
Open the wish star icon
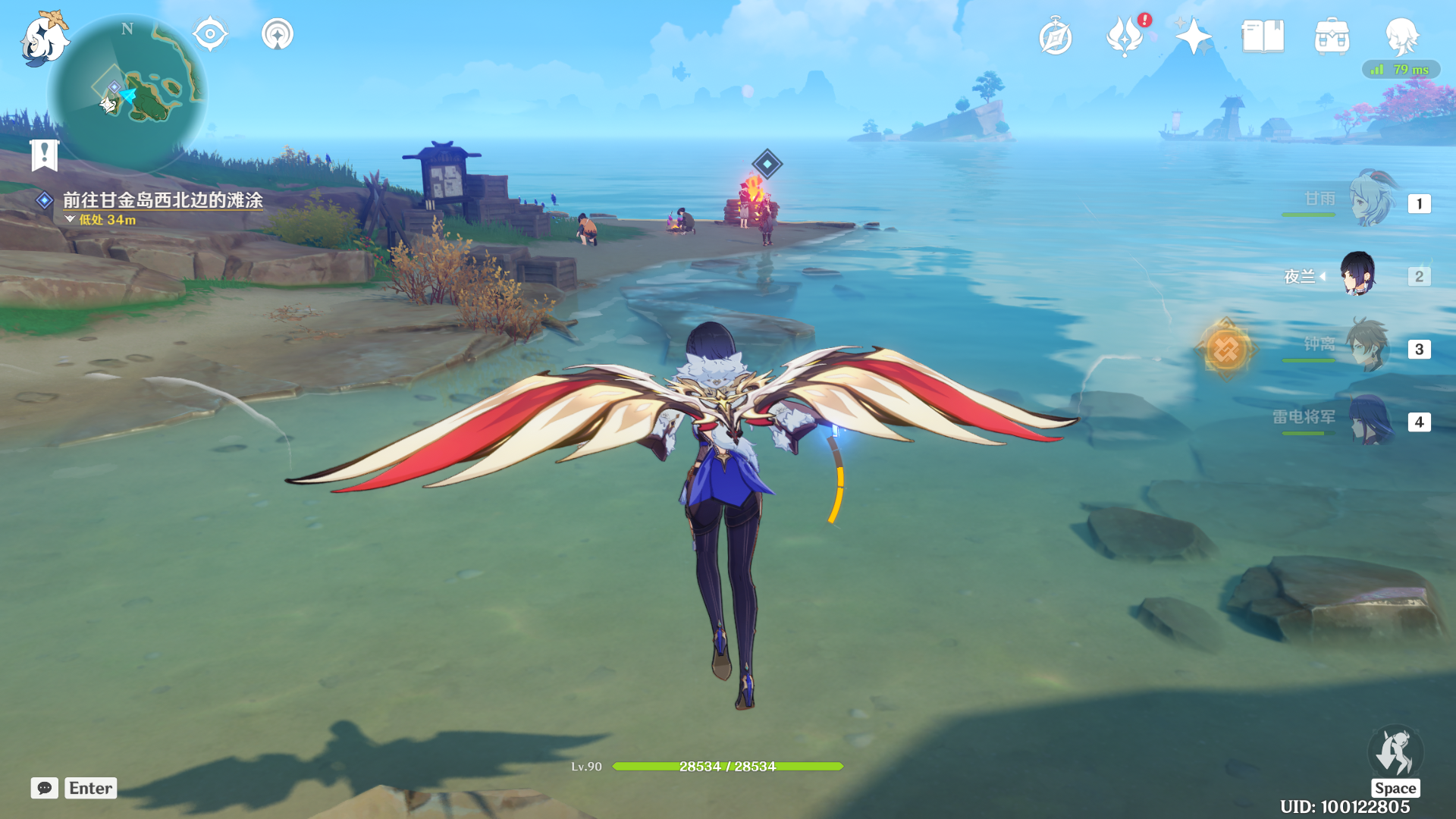coord(1193,36)
